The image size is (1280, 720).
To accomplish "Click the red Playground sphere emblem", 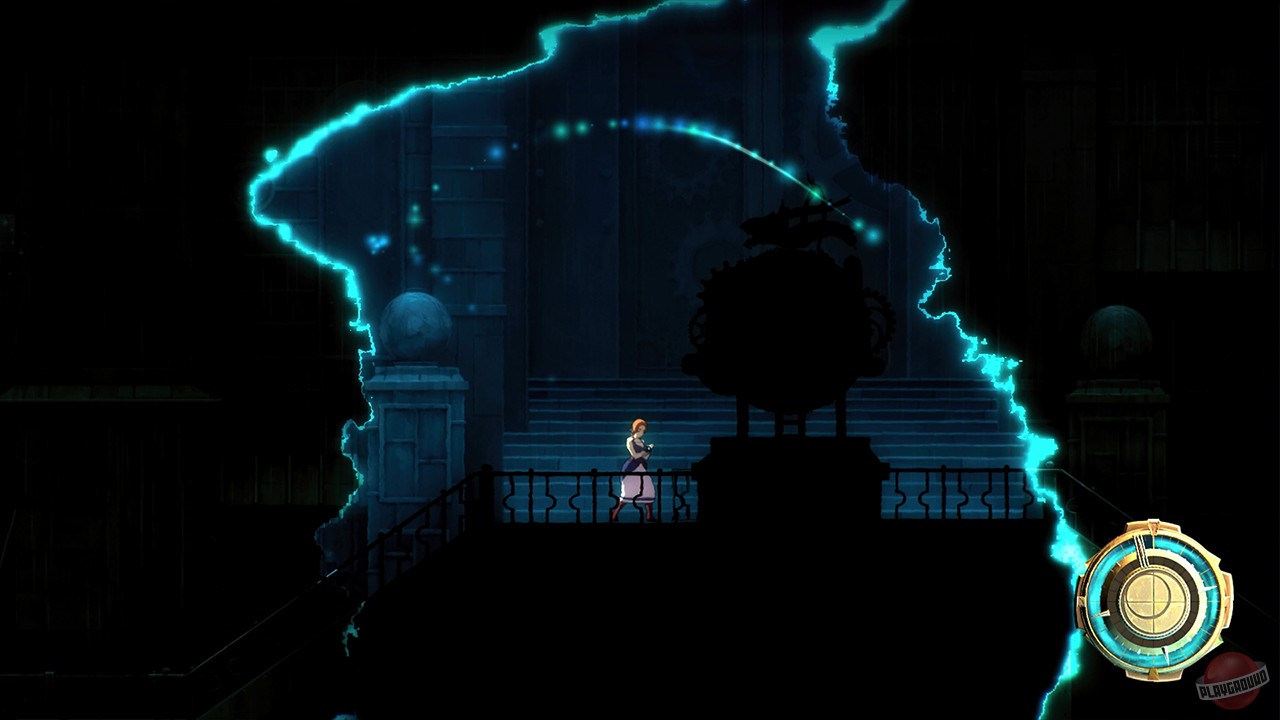I will (1232, 678).
